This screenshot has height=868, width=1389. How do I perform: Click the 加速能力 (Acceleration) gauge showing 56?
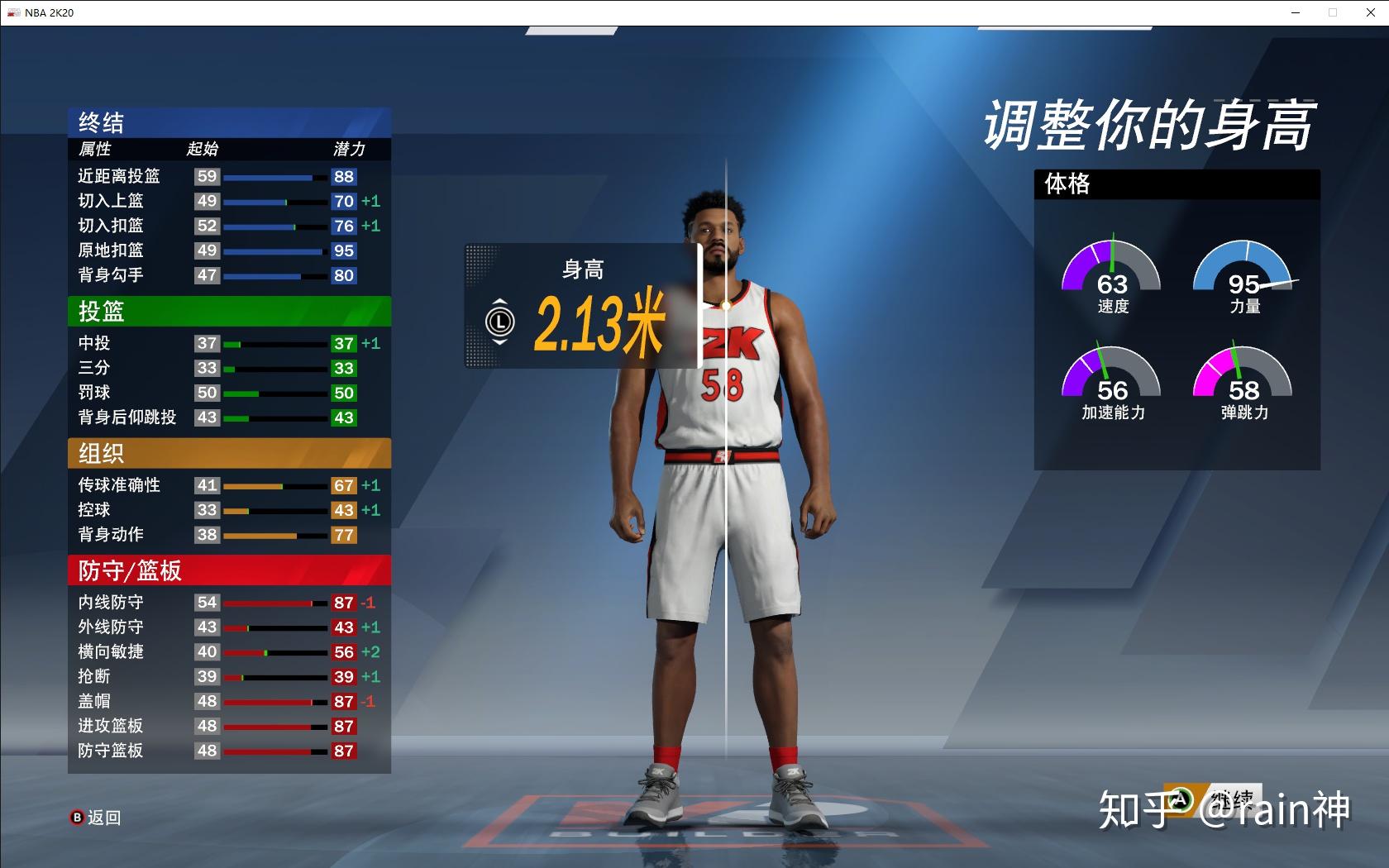click(x=1112, y=380)
